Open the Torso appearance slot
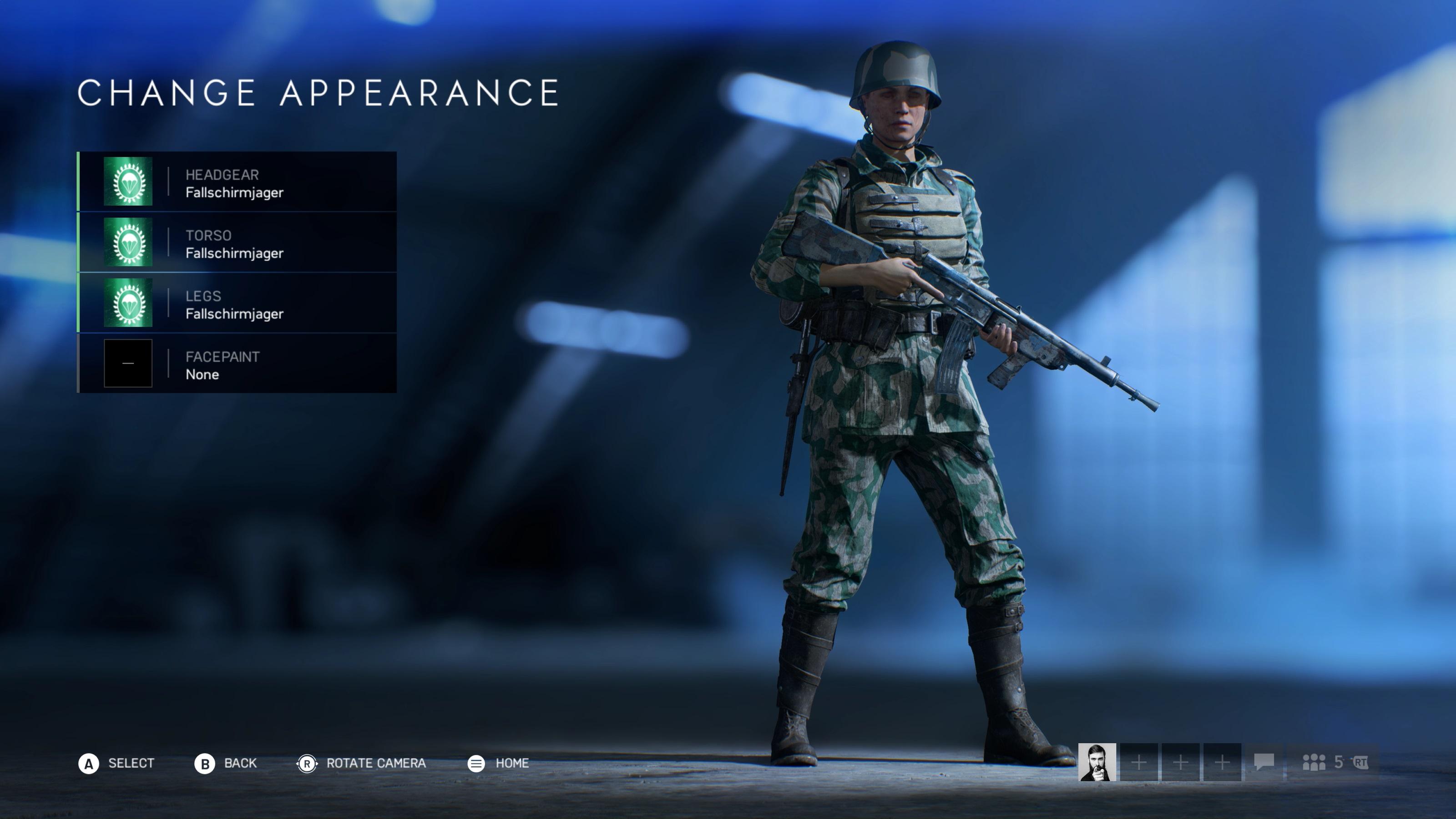The height and width of the screenshot is (819, 1456). coord(237,242)
